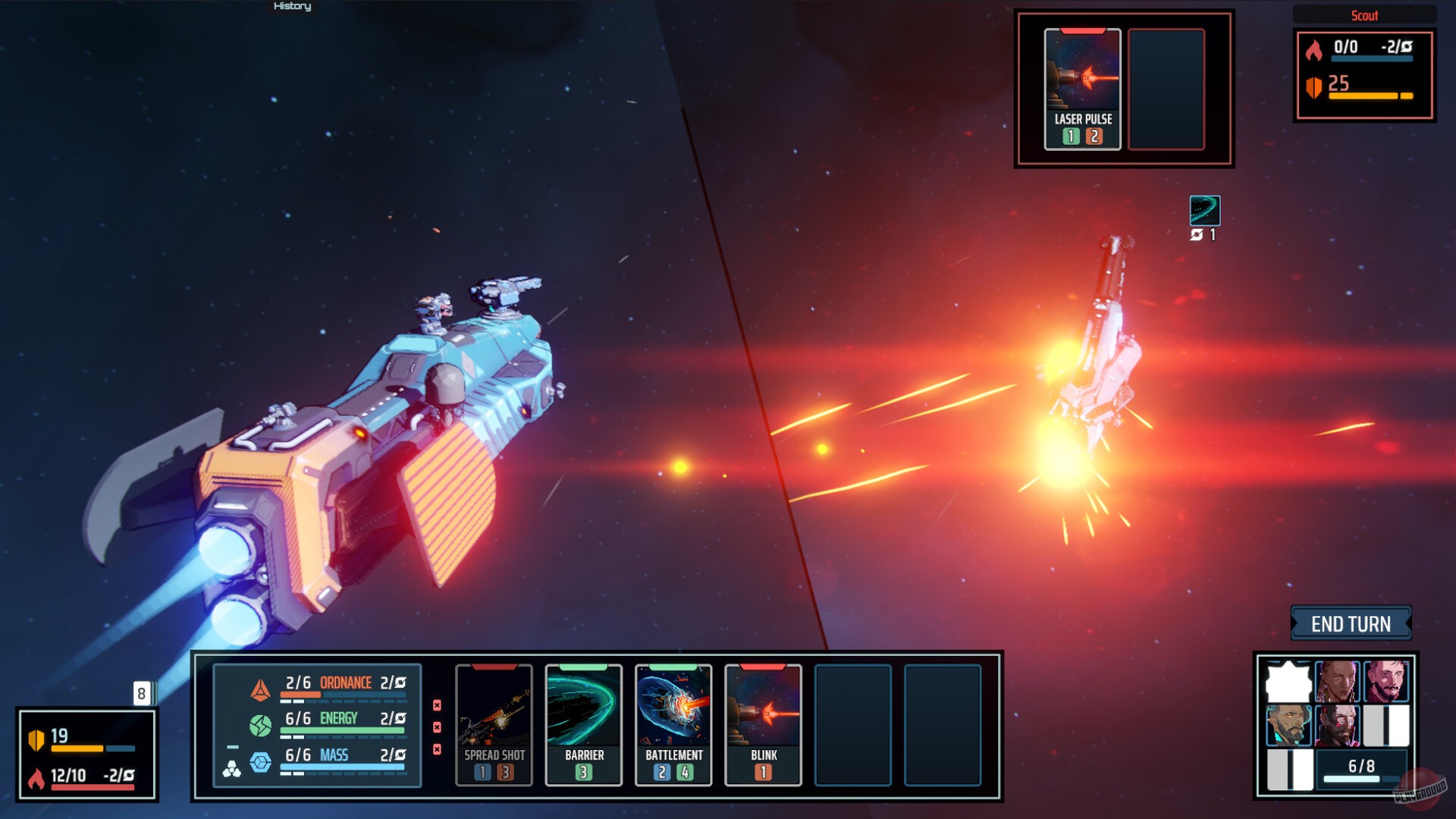Select the red-visor bearded crew portrait
1456x819 pixels.
[x=1337, y=725]
